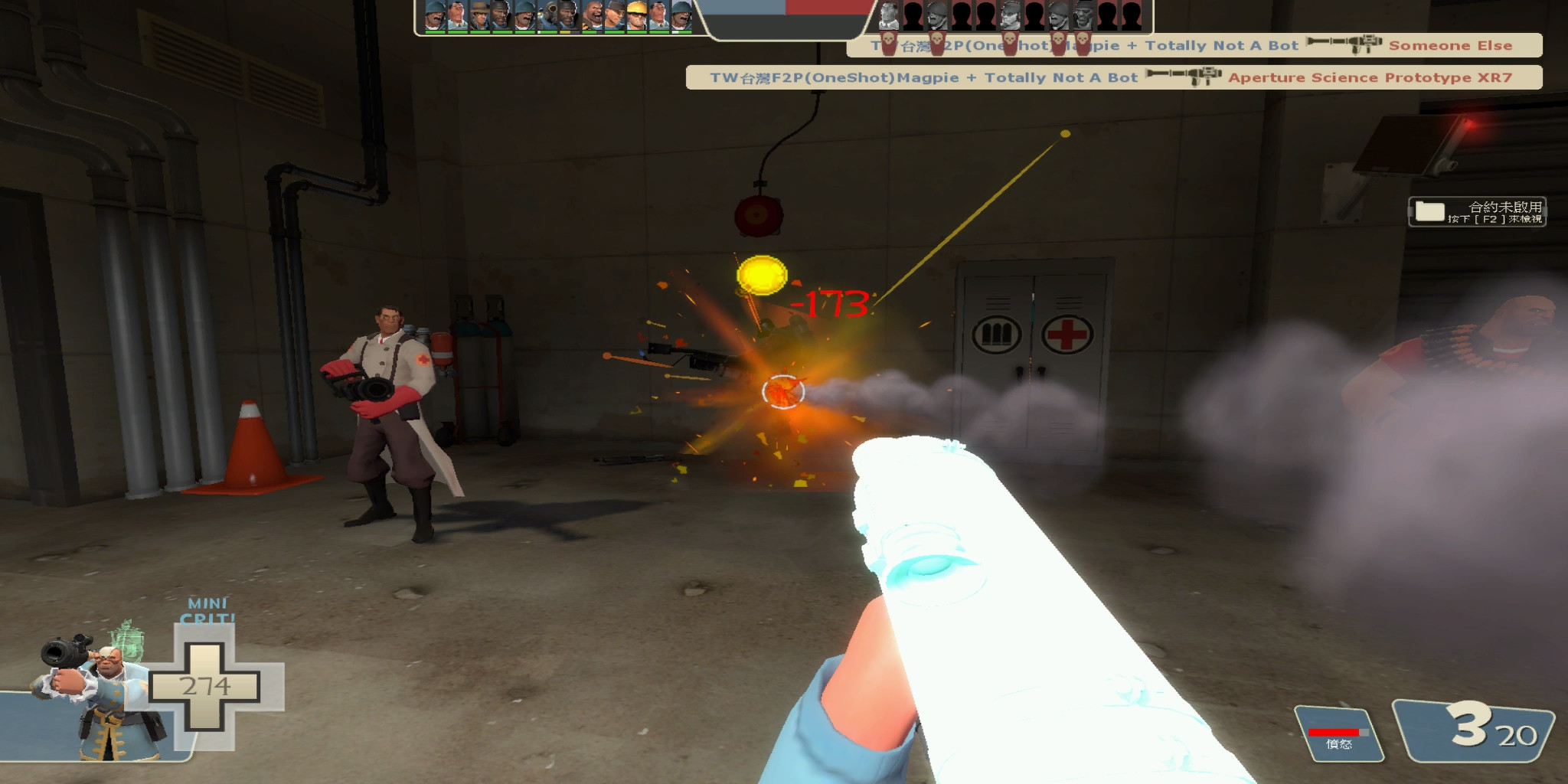Click the Demoman avatar in the roster strip
This screenshot has height=784, width=1568.
pyautogui.click(x=568, y=17)
